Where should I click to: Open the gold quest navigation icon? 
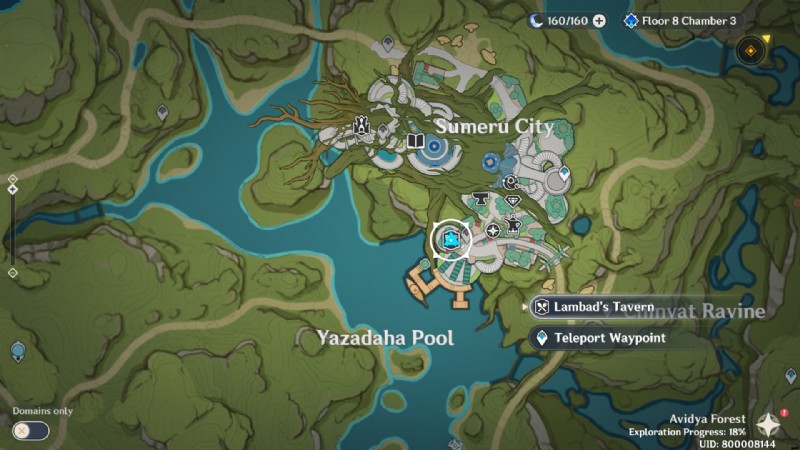748,50
